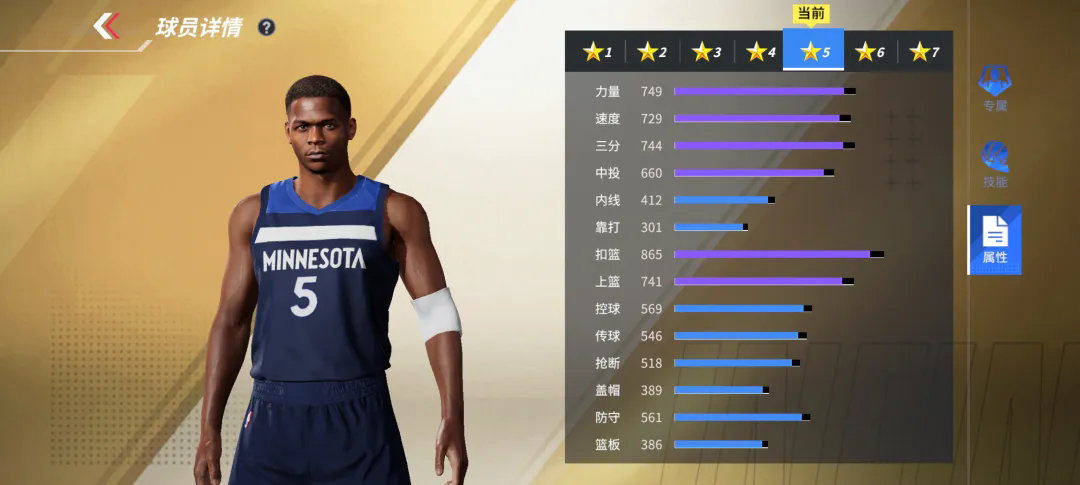Go back using the arrow button

(x=107, y=26)
